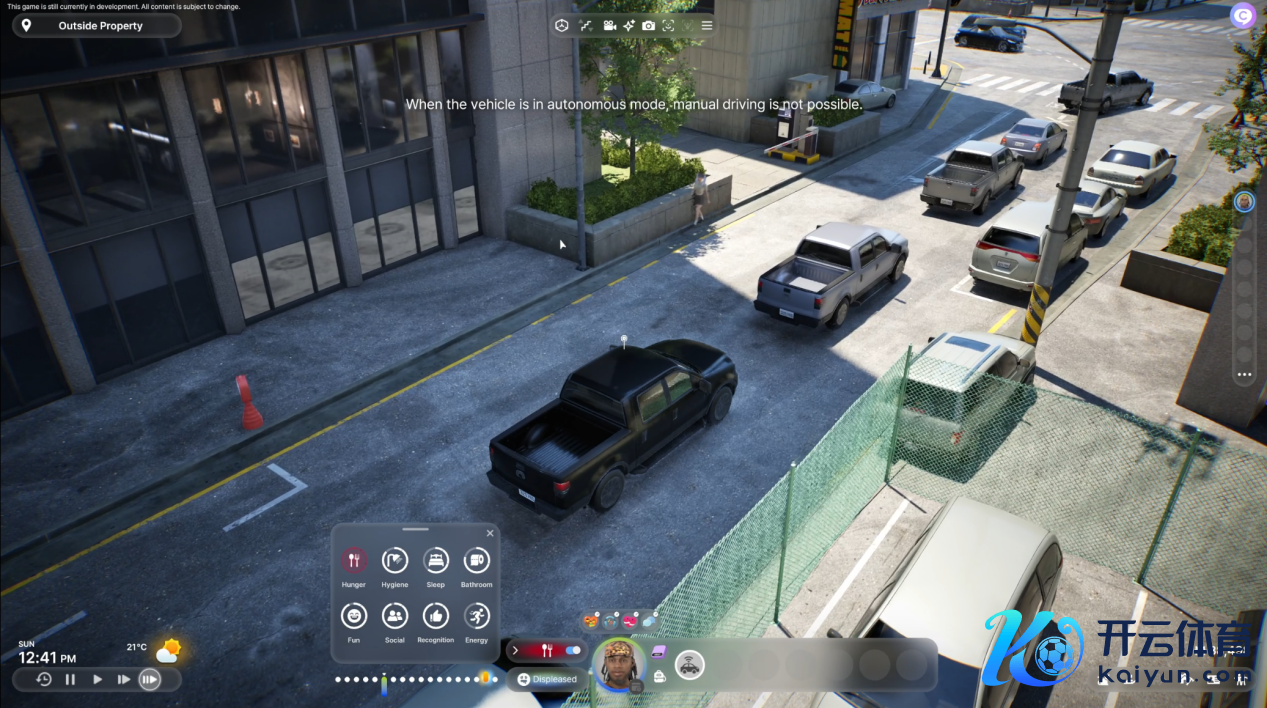Switch to the fastest game speed

[149, 680]
